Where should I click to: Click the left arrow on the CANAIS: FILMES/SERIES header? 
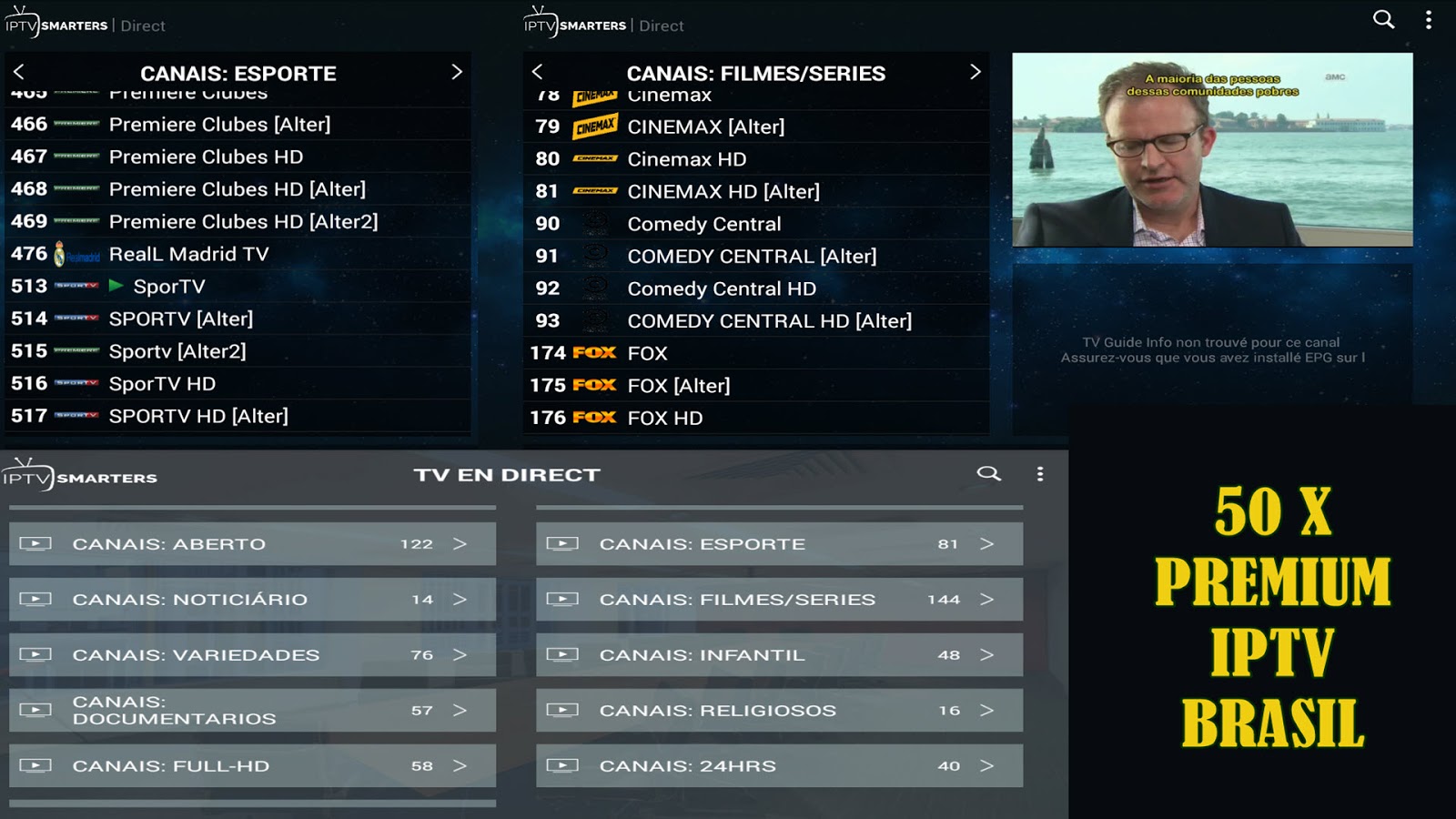(x=537, y=72)
